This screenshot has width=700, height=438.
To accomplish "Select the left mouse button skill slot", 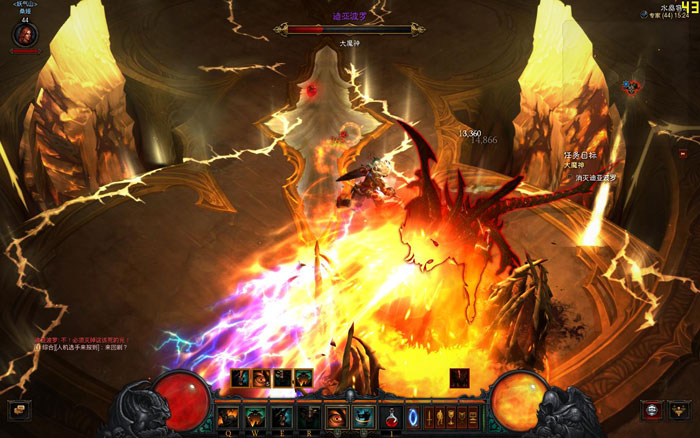I will point(337,416).
